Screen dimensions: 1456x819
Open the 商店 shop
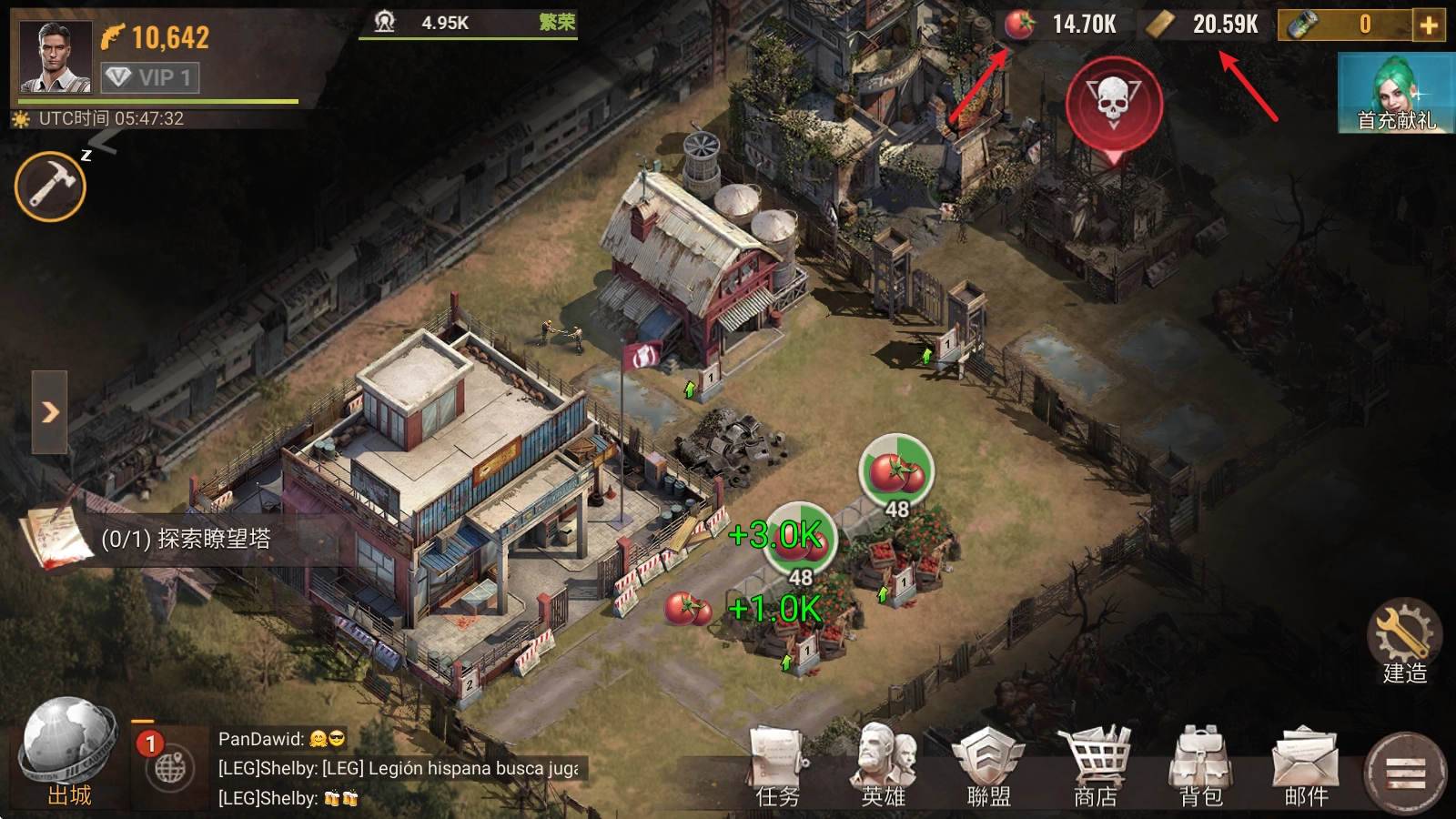pos(1096,766)
